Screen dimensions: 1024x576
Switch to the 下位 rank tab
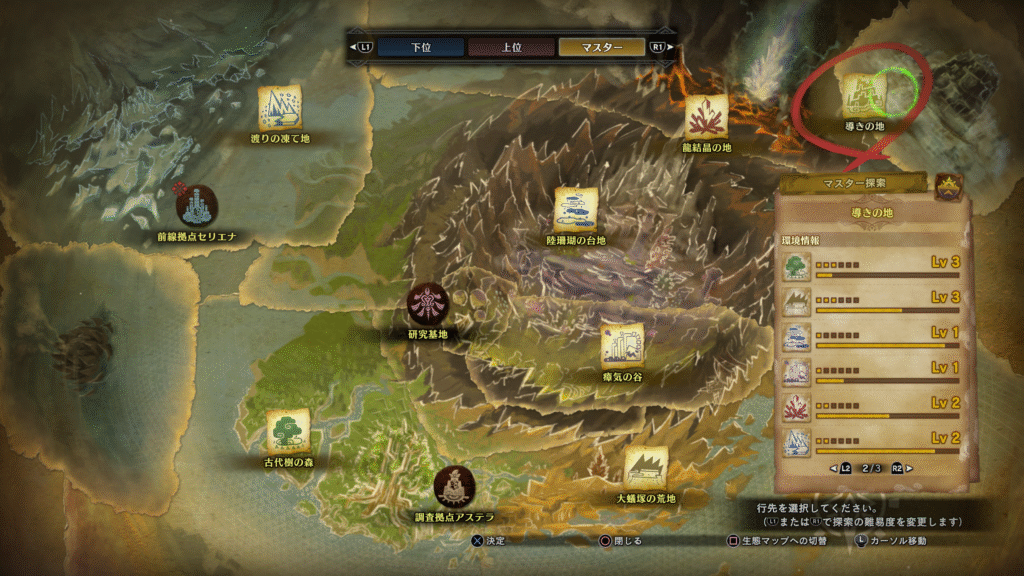pyautogui.click(x=420, y=47)
